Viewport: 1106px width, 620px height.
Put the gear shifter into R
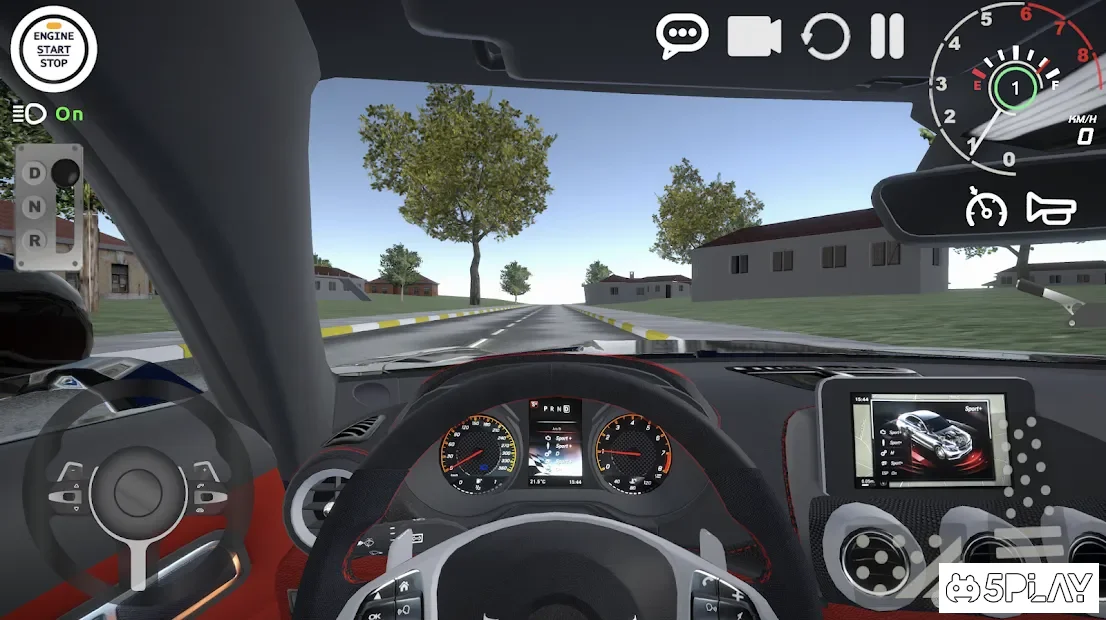point(35,240)
